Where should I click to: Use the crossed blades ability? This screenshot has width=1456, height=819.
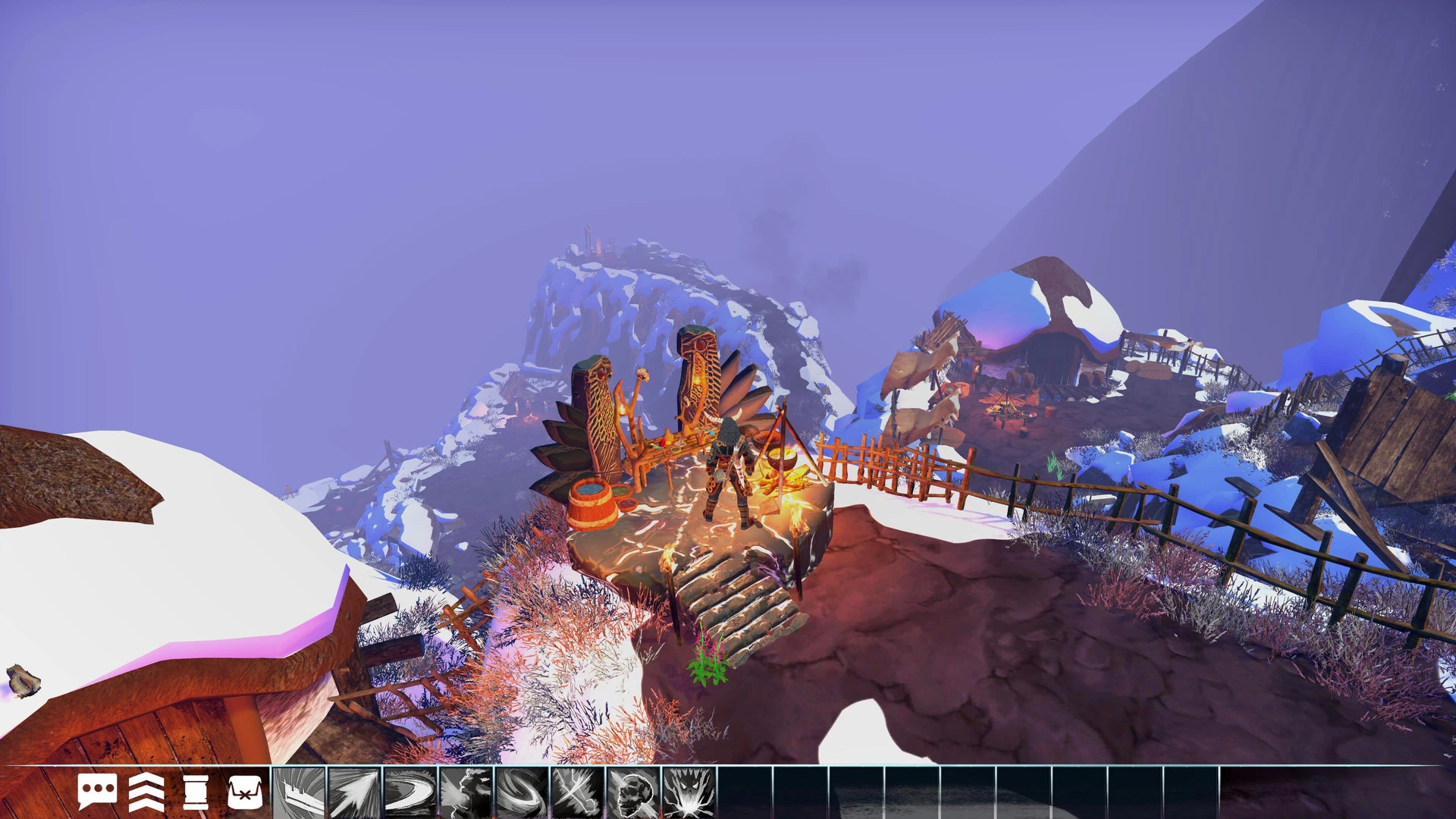(x=578, y=792)
